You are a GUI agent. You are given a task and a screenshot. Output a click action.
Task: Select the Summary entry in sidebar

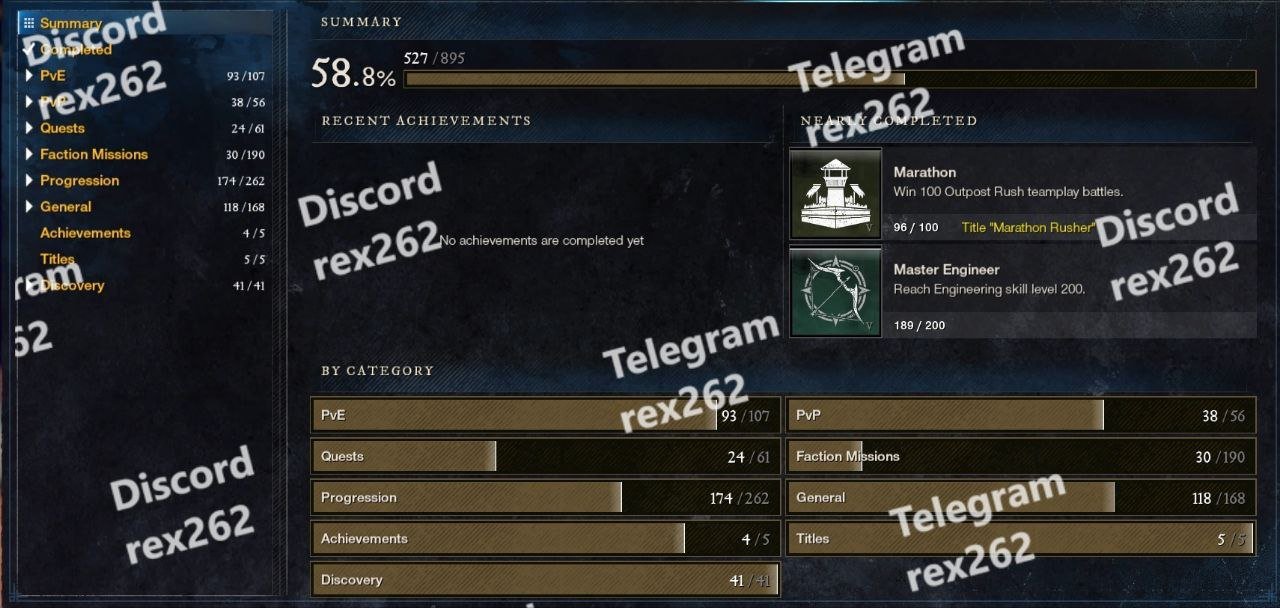pos(70,23)
